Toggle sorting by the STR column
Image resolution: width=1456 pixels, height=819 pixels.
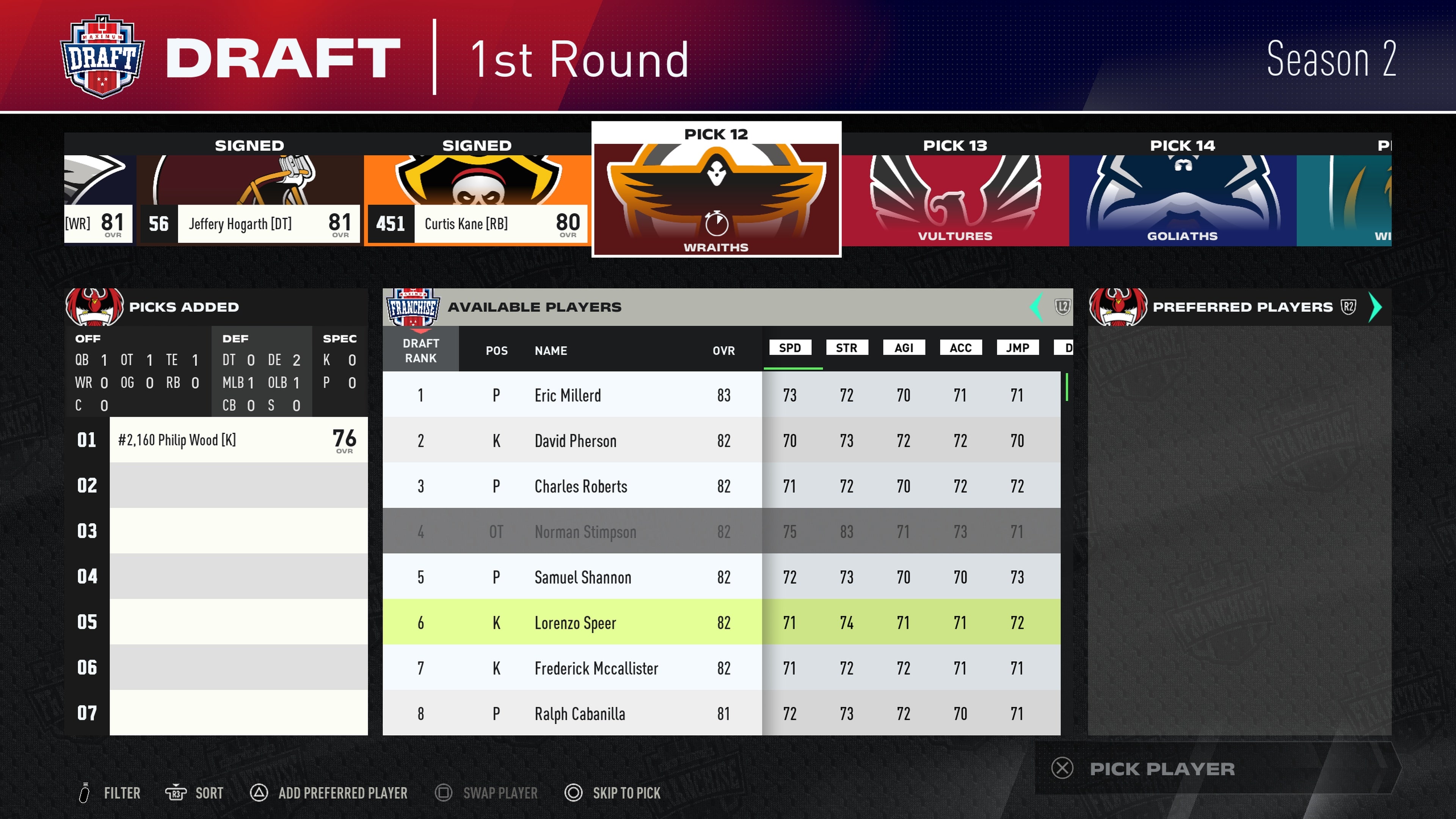[x=847, y=348]
